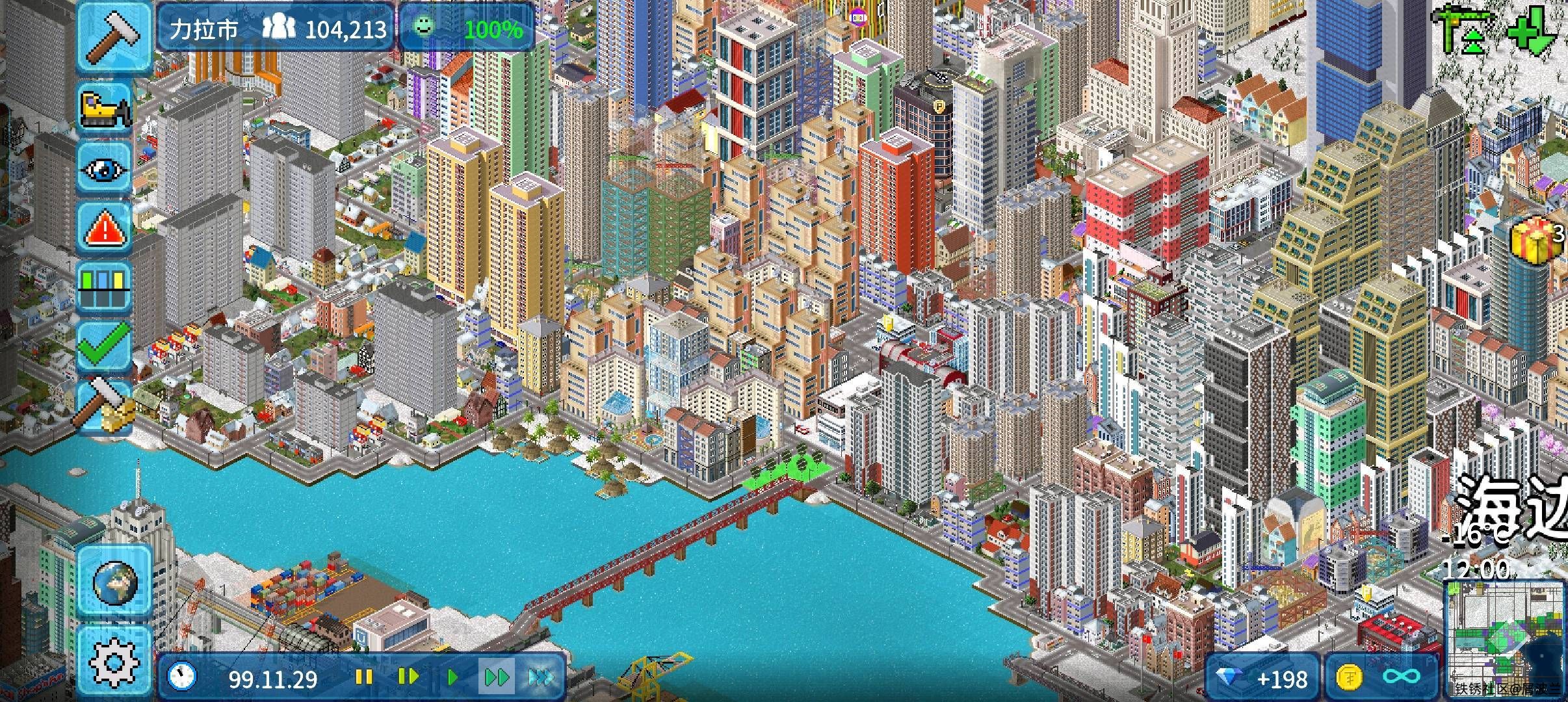Show the red warning triangle alerts
The height and width of the screenshot is (702, 1568).
[x=105, y=229]
